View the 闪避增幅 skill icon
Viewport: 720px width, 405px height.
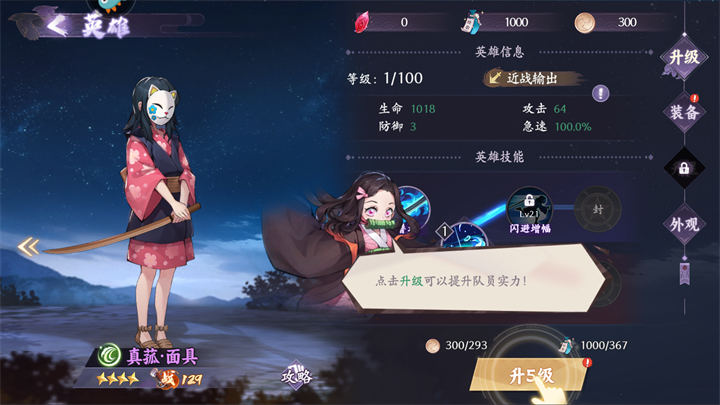click(530, 208)
